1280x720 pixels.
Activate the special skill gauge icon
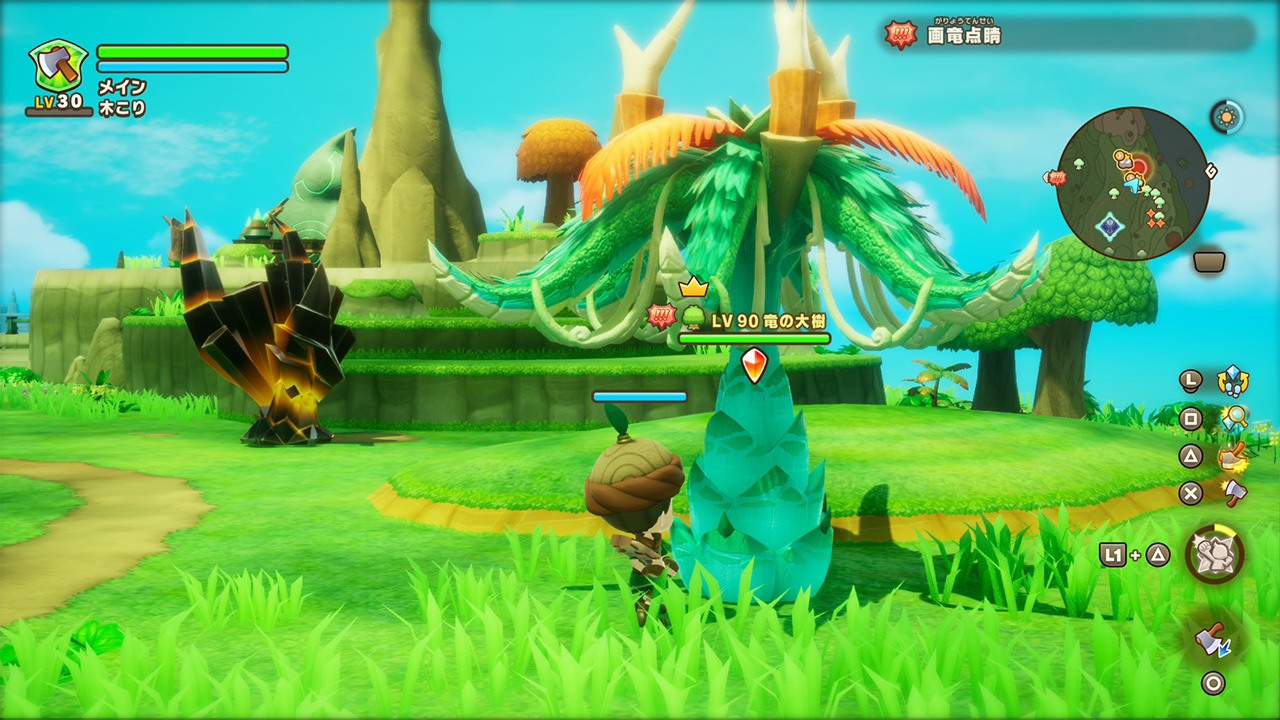pyautogui.click(x=1215, y=553)
